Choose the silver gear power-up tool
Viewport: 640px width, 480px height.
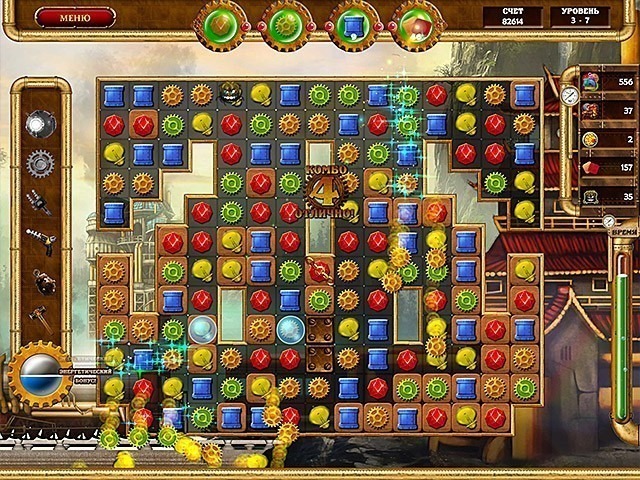pos(39,162)
